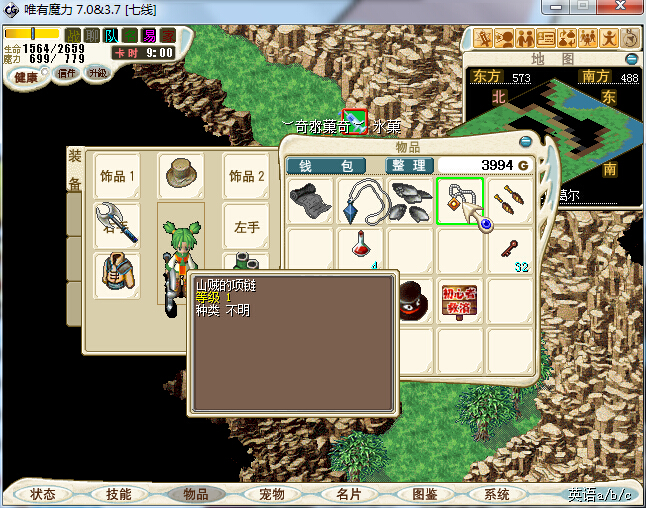This screenshot has height=508, width=646.
Task: Open the 图鉴 illustrated guide menu
Action: pyautogui.click(x=424, y=494)
